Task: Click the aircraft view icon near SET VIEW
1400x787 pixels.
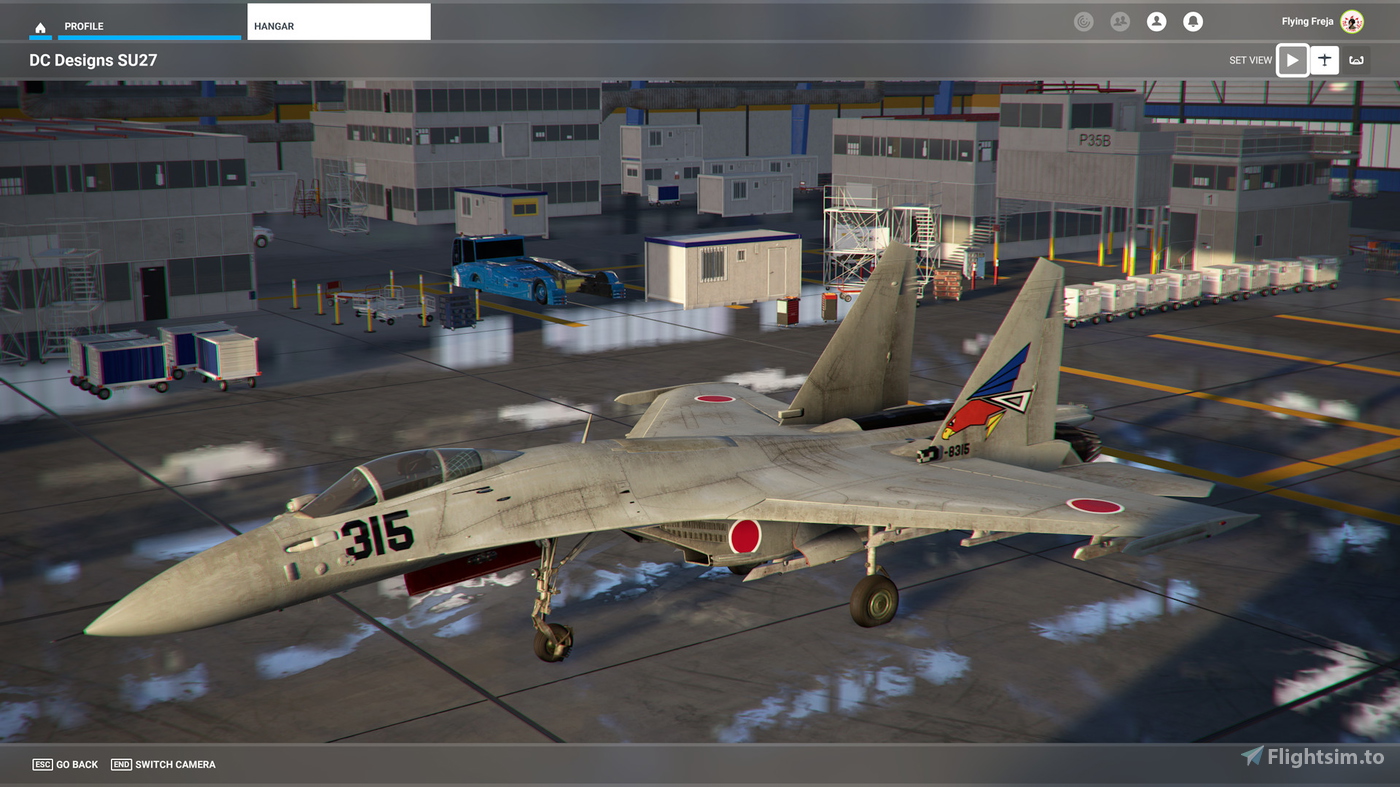Action: (x=1324, y=60)
